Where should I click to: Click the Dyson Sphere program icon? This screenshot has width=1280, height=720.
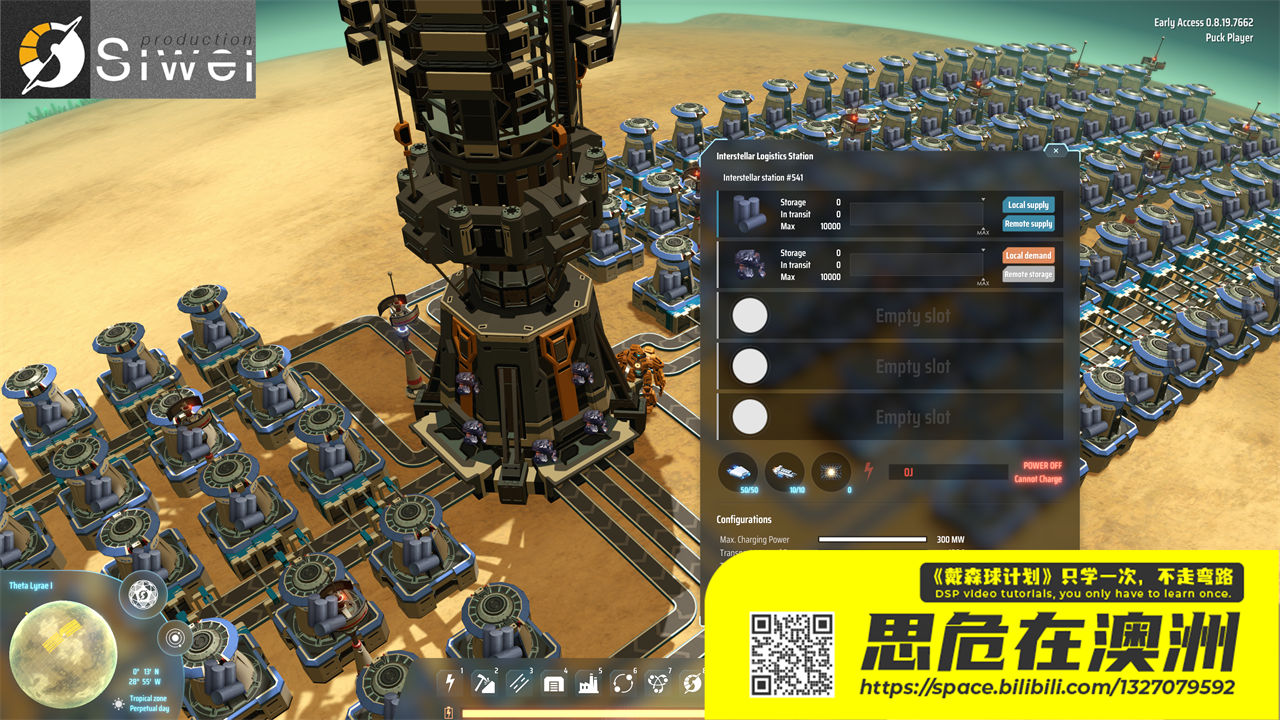pyautogui.click(x=691, y=683)
